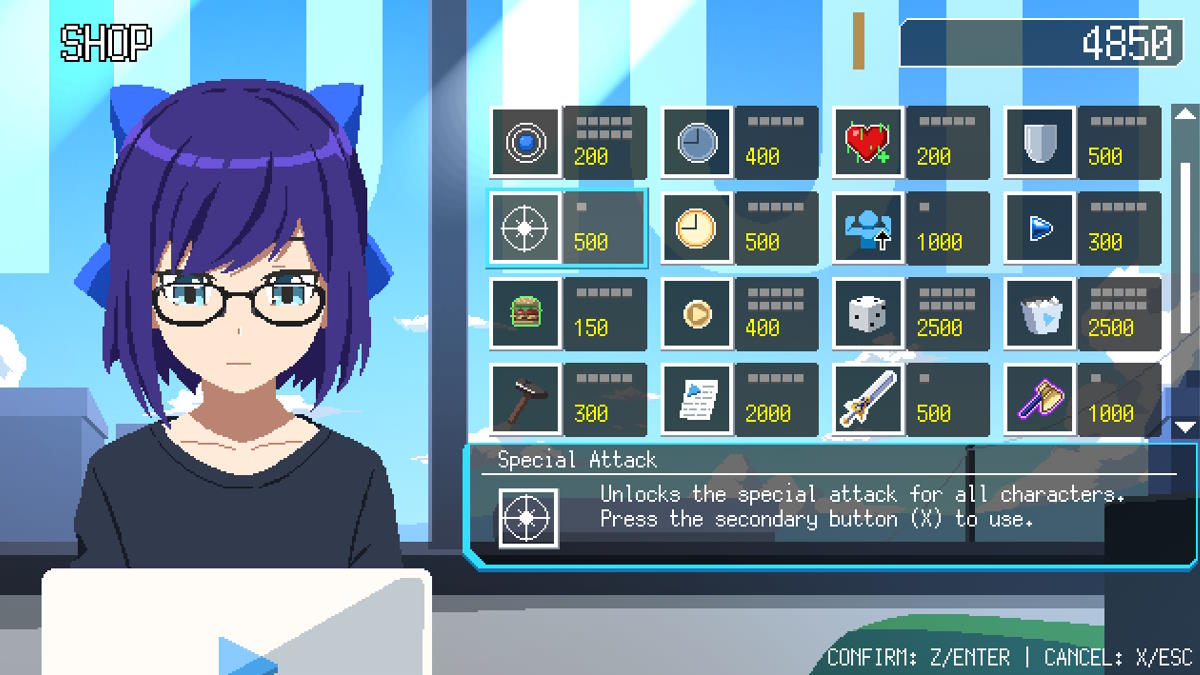
Task: Select the blue target ring shop item
Action: click(526, 143)
